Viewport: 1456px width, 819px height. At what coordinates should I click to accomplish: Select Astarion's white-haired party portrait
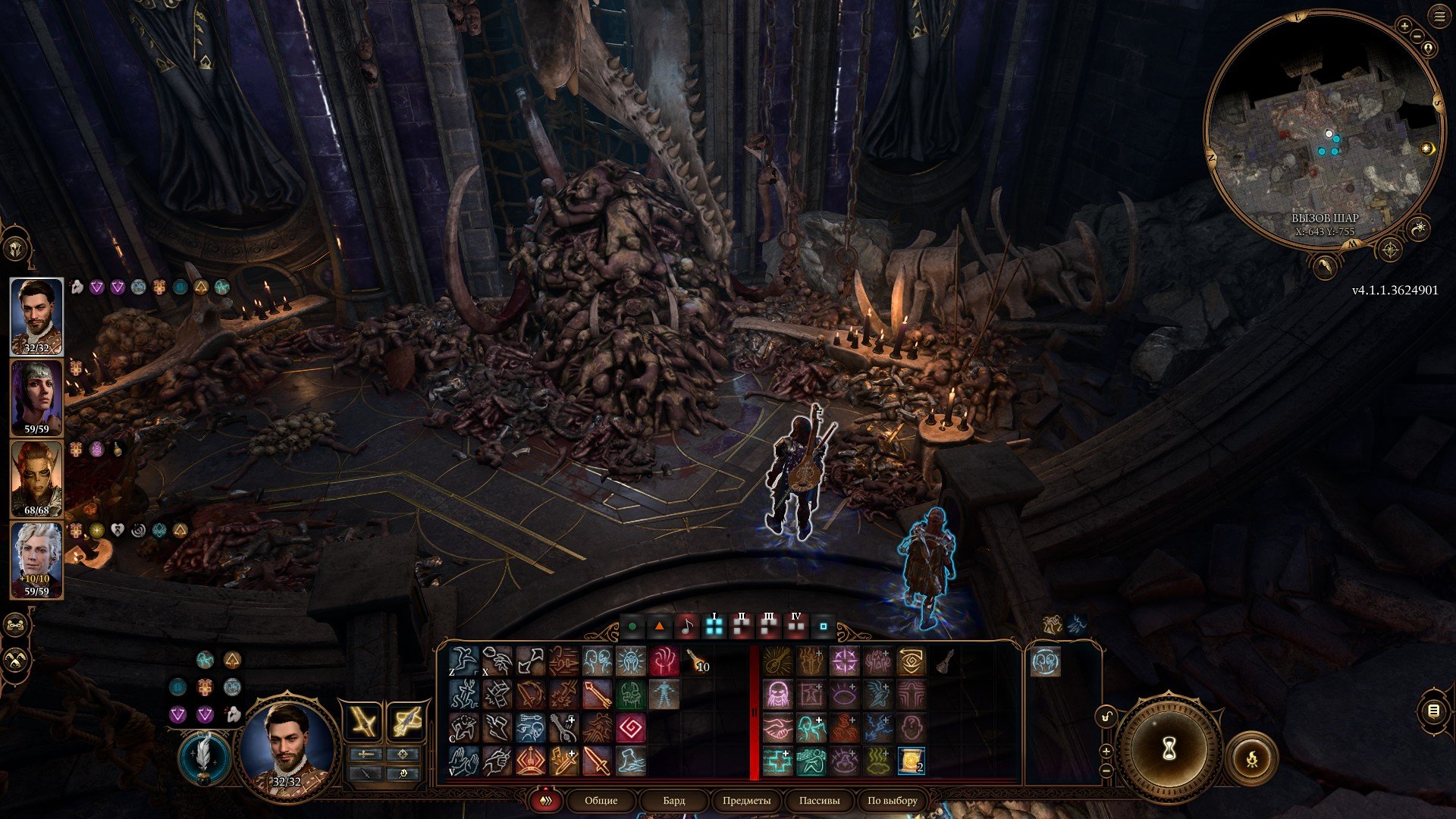[36, 560]
